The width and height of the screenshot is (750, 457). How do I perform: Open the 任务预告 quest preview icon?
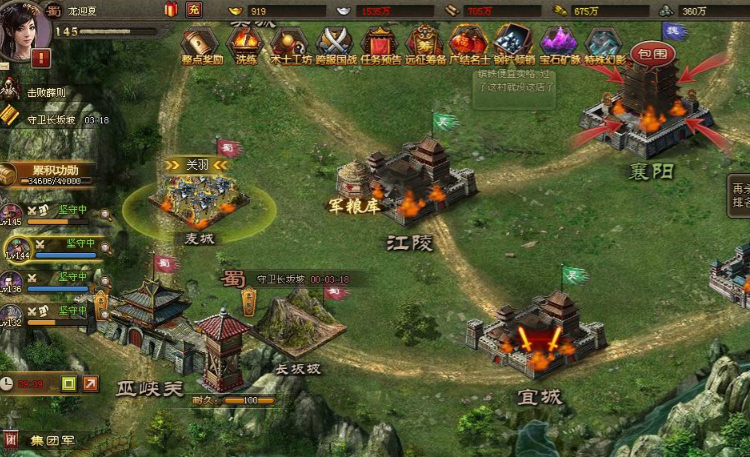click(380, 43)
